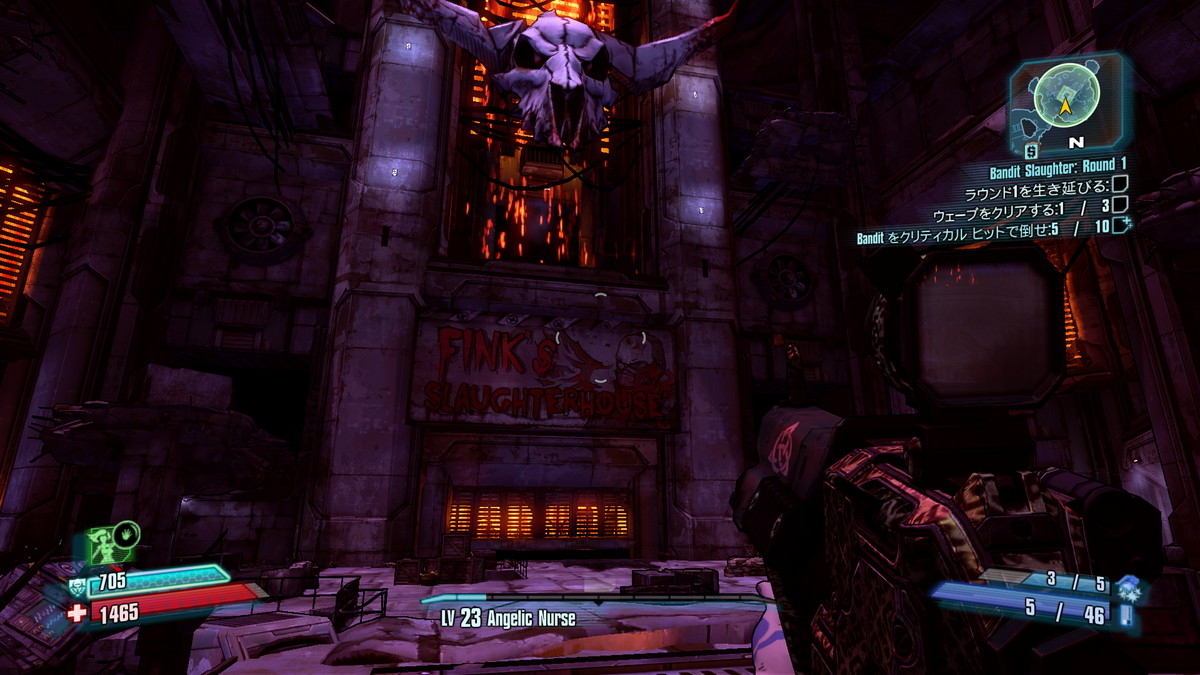Open the circular minimap

pos(1066,95)
